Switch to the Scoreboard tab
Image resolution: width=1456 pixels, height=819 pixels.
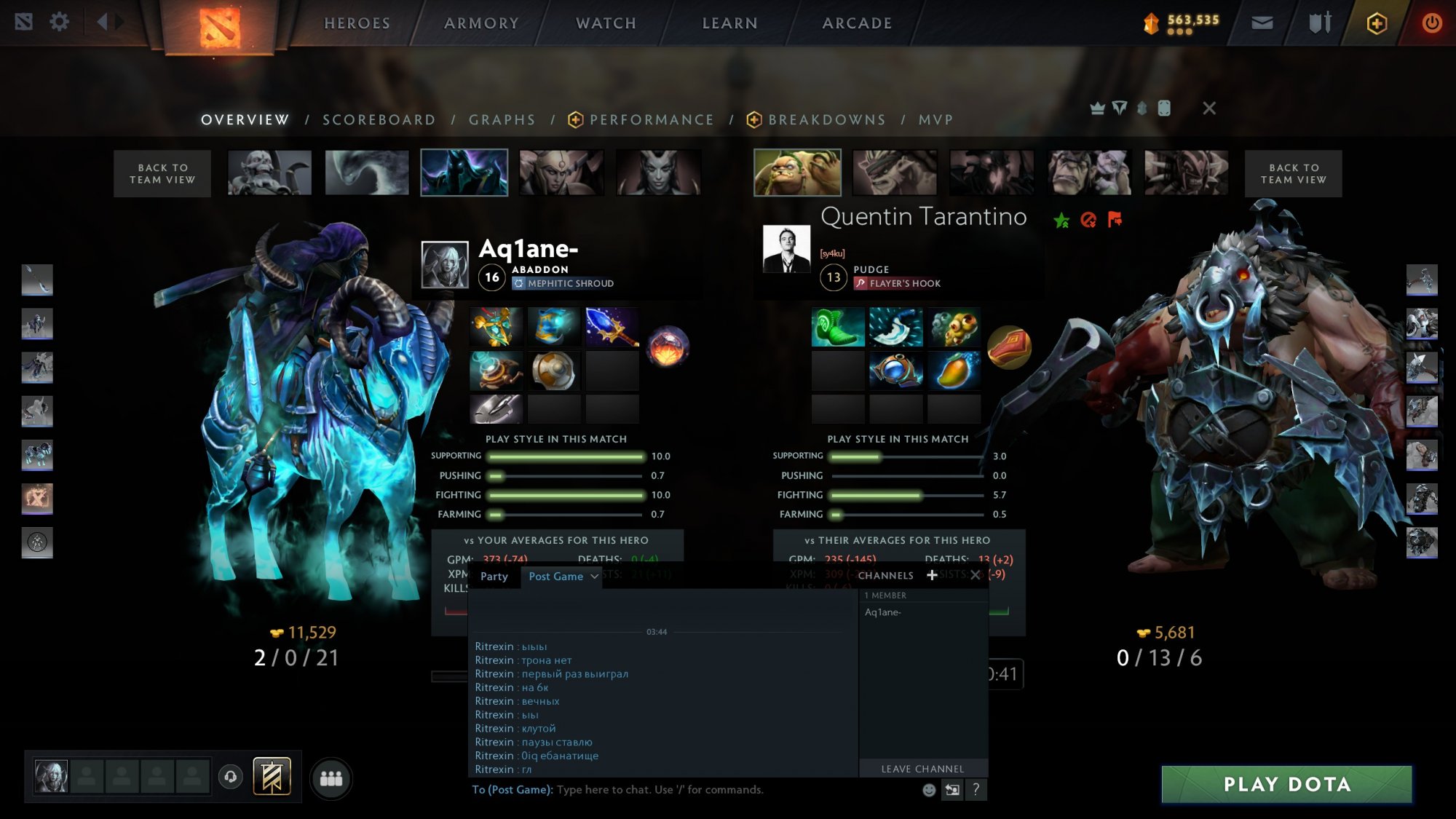(x=379, y=120)
